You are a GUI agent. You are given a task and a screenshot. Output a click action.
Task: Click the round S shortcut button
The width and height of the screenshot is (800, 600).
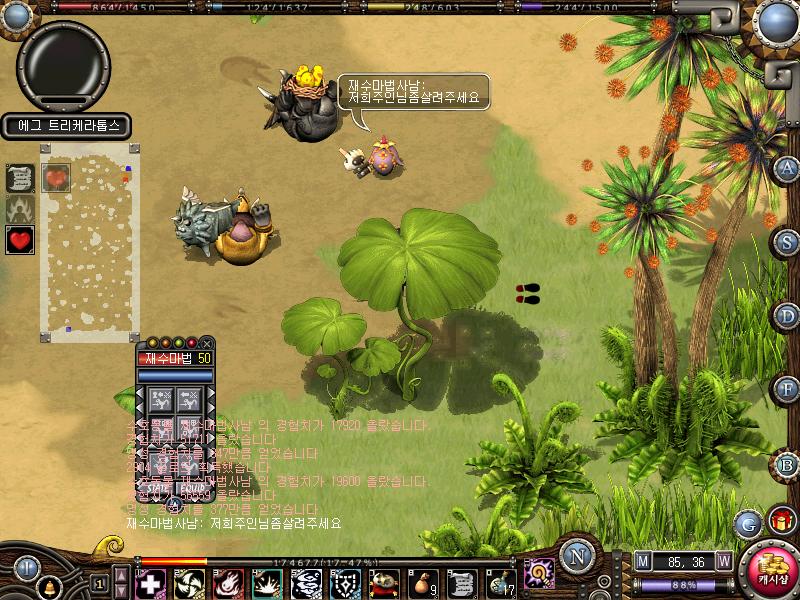(x=788, y=241)
